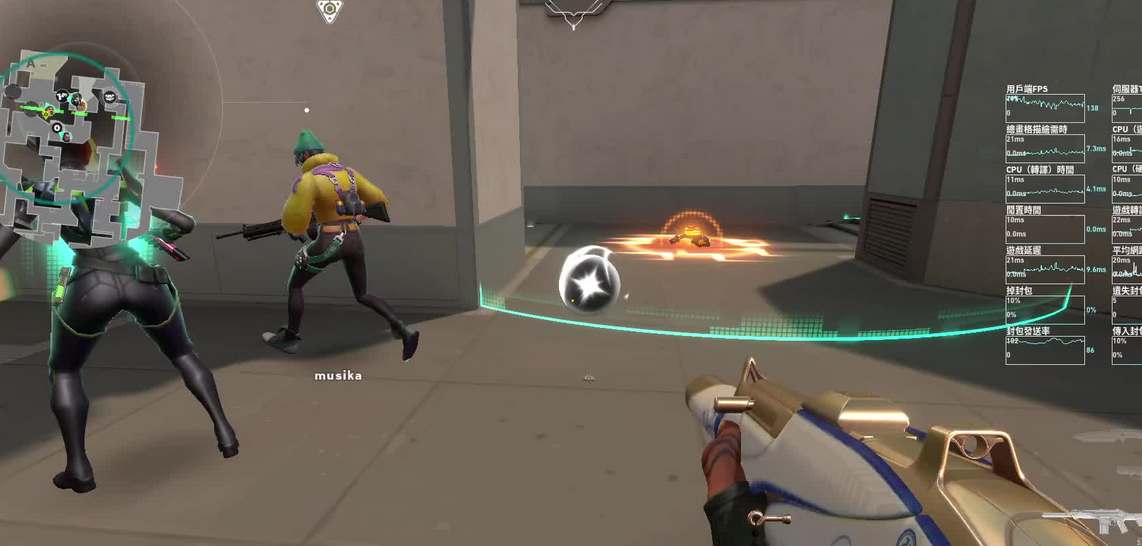Viewport: 1142px width, 546px height.
Task: Click the triangular objective marker icon
Action: [329, 11]
